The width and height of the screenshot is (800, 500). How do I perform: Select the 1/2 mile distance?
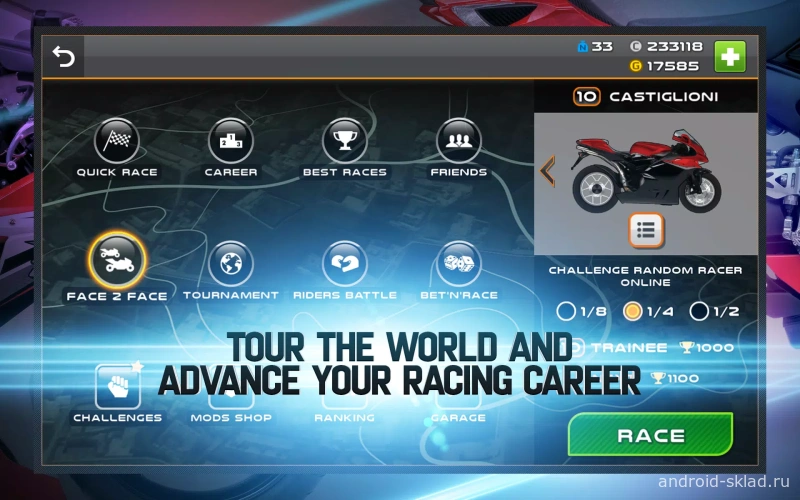click(x=700, y=311)
